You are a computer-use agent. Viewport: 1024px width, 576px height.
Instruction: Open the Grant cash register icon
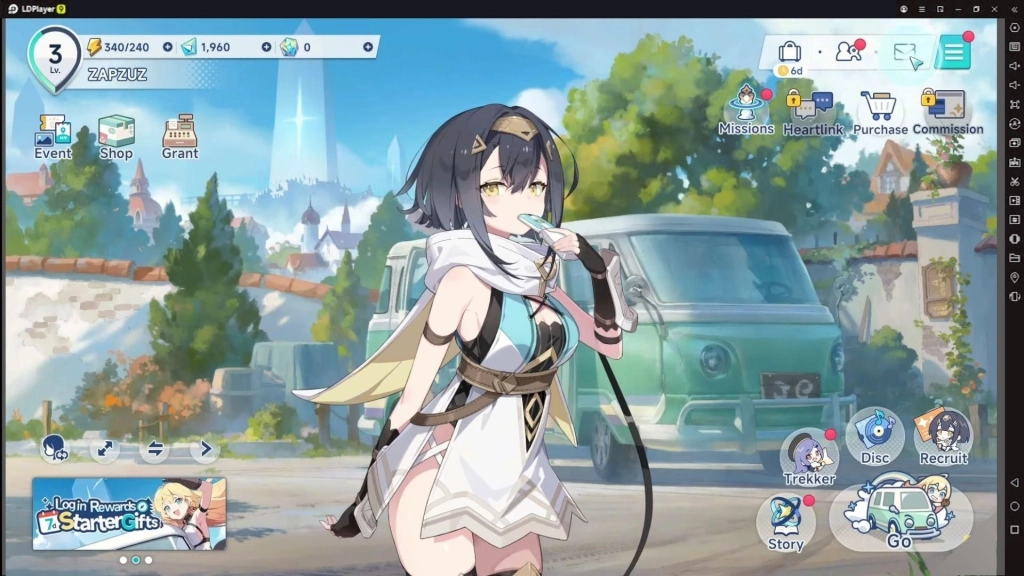[x=180, y=136]
